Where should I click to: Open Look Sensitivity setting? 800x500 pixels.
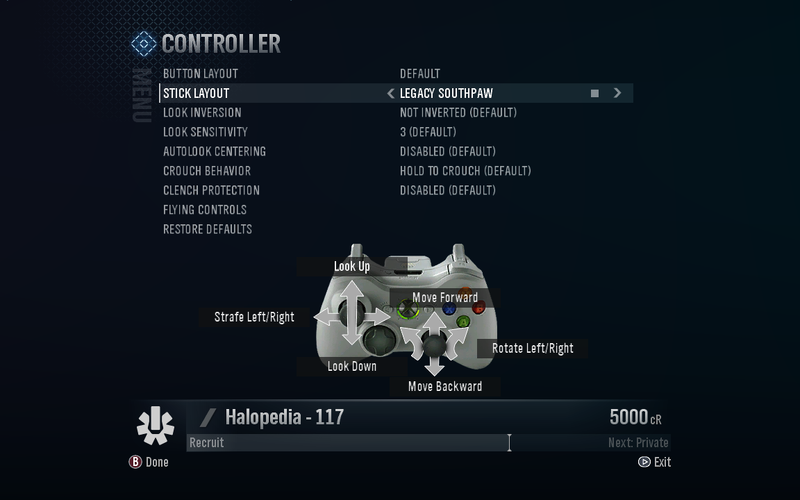(x=205, y=132)
